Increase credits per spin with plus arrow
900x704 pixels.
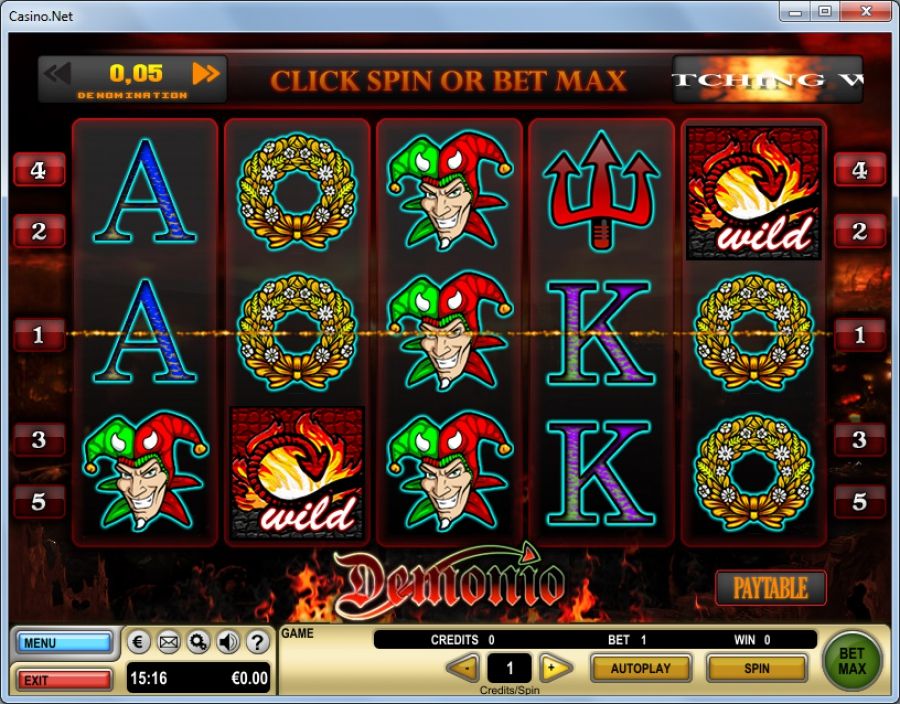(x=555, y=668)
